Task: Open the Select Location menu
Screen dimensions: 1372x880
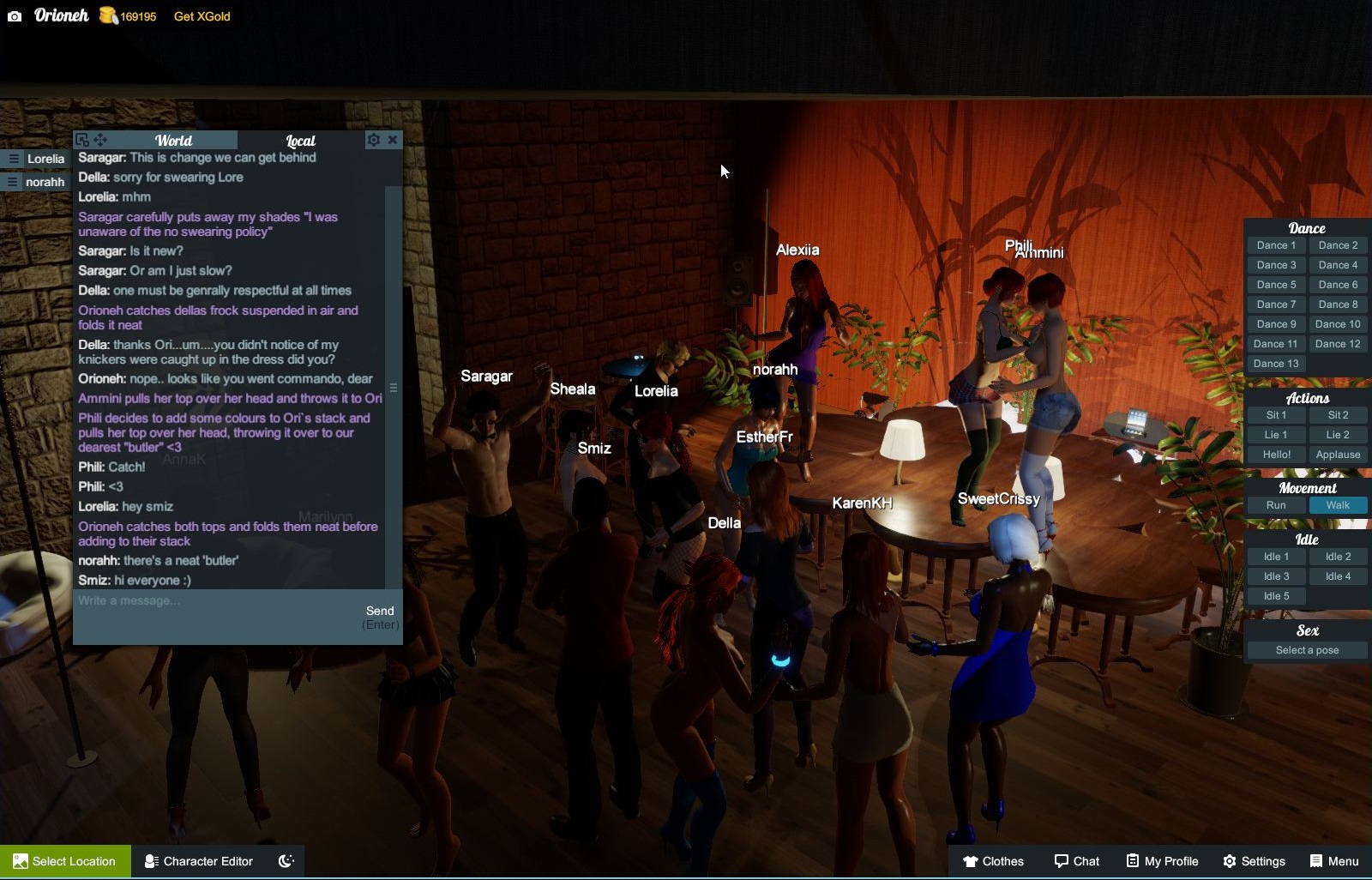Action: 65,861
